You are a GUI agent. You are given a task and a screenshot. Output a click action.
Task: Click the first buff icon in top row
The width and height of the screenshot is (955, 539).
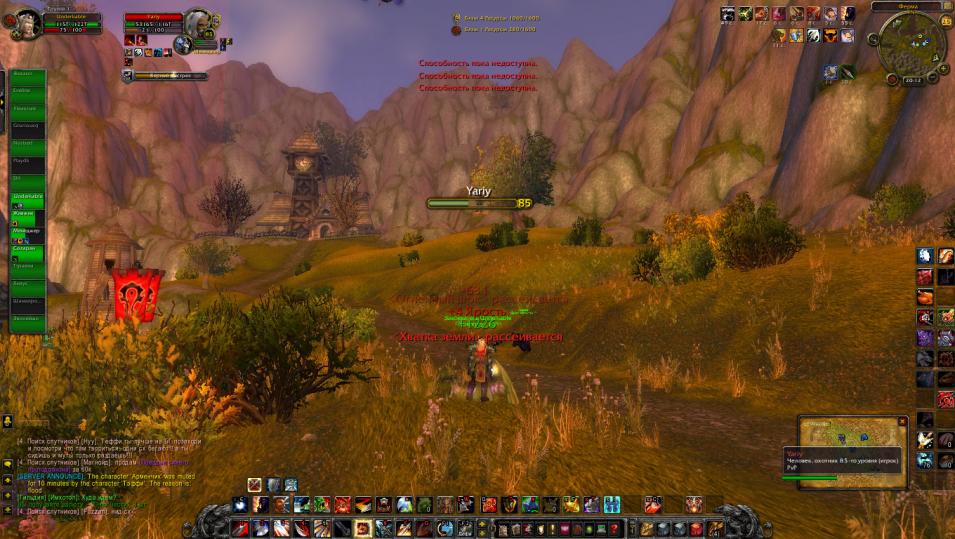[728, 14]
